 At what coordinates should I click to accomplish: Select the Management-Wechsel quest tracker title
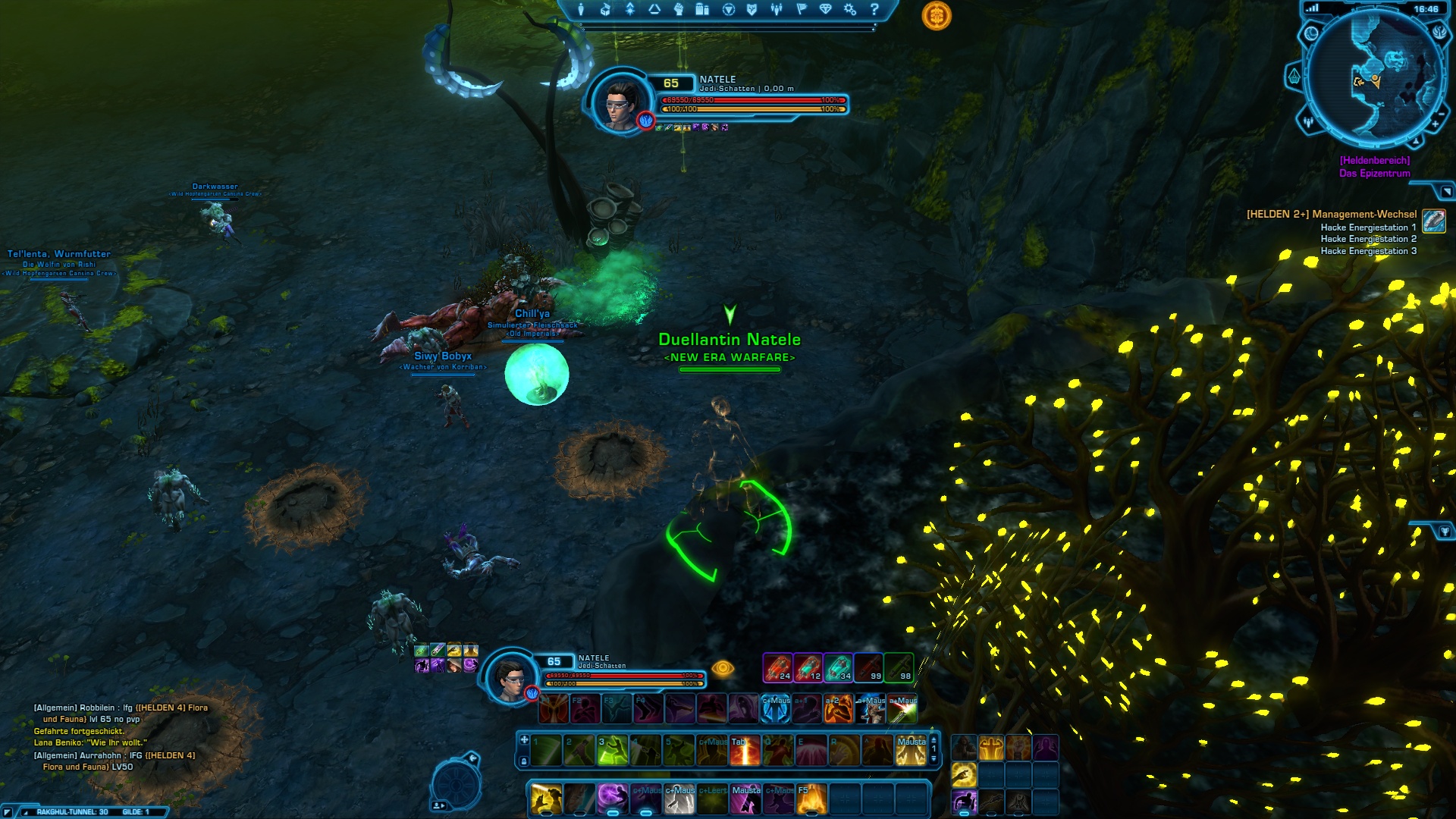pos(1332,215)
